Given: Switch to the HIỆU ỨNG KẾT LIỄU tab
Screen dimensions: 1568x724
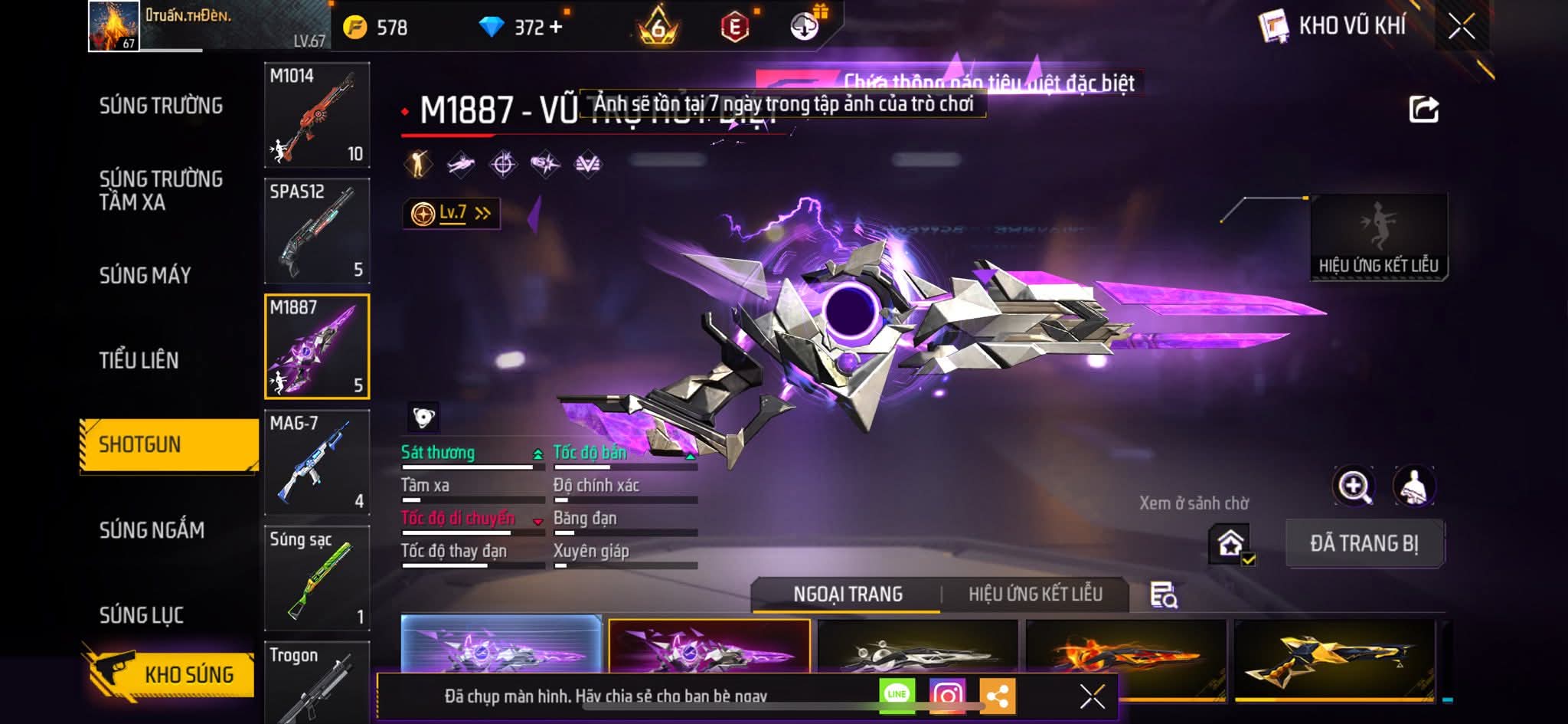Looking at the screenshot, I should (x=1035, y=595).
